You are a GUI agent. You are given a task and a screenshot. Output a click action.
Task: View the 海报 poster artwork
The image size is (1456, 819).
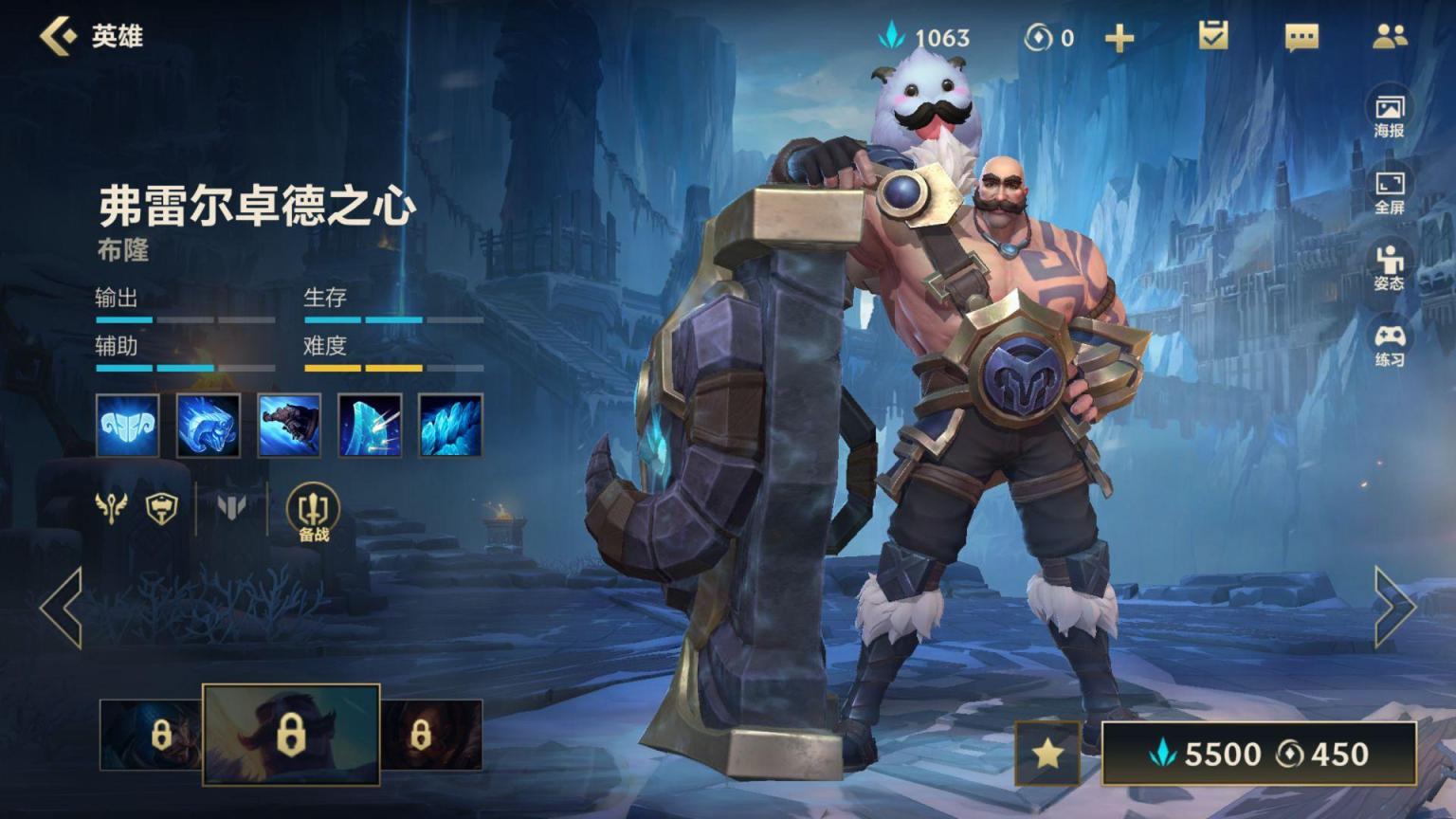click(1389, 115)
